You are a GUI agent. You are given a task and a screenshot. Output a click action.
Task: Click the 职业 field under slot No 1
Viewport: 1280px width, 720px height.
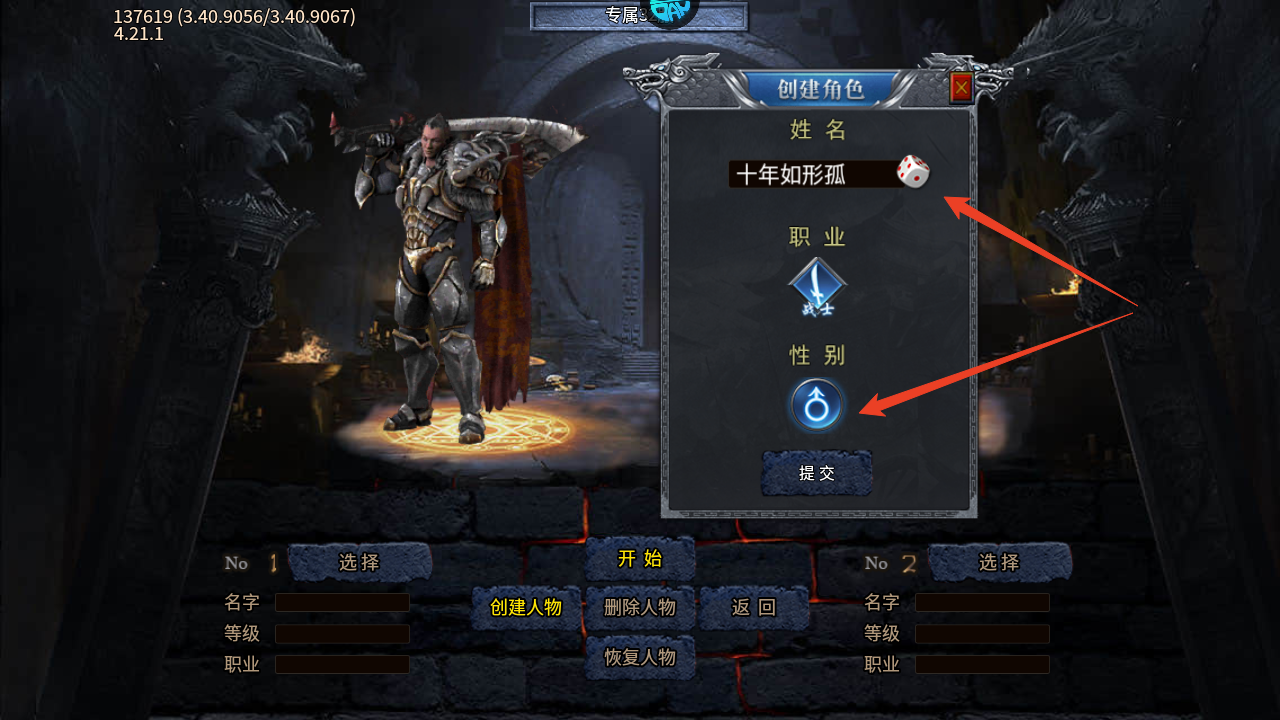click(342, 664)
